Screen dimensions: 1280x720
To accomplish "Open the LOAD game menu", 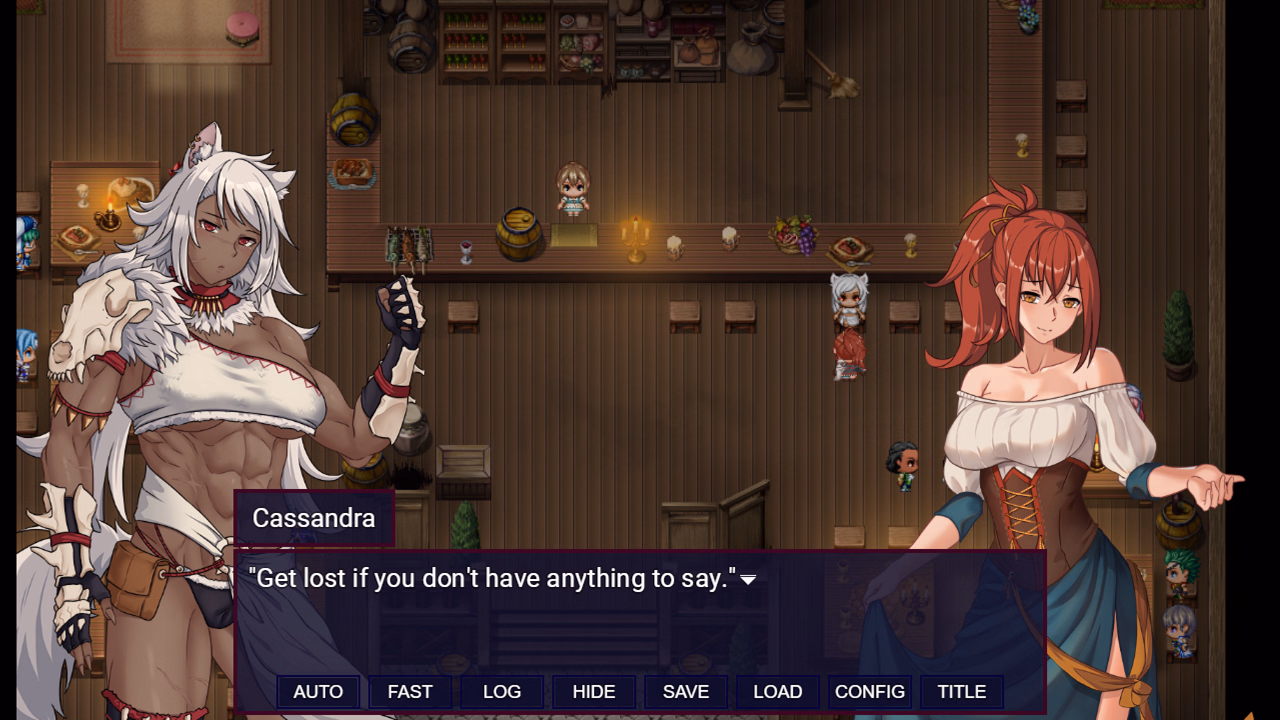I will click(x=777, y=691).
